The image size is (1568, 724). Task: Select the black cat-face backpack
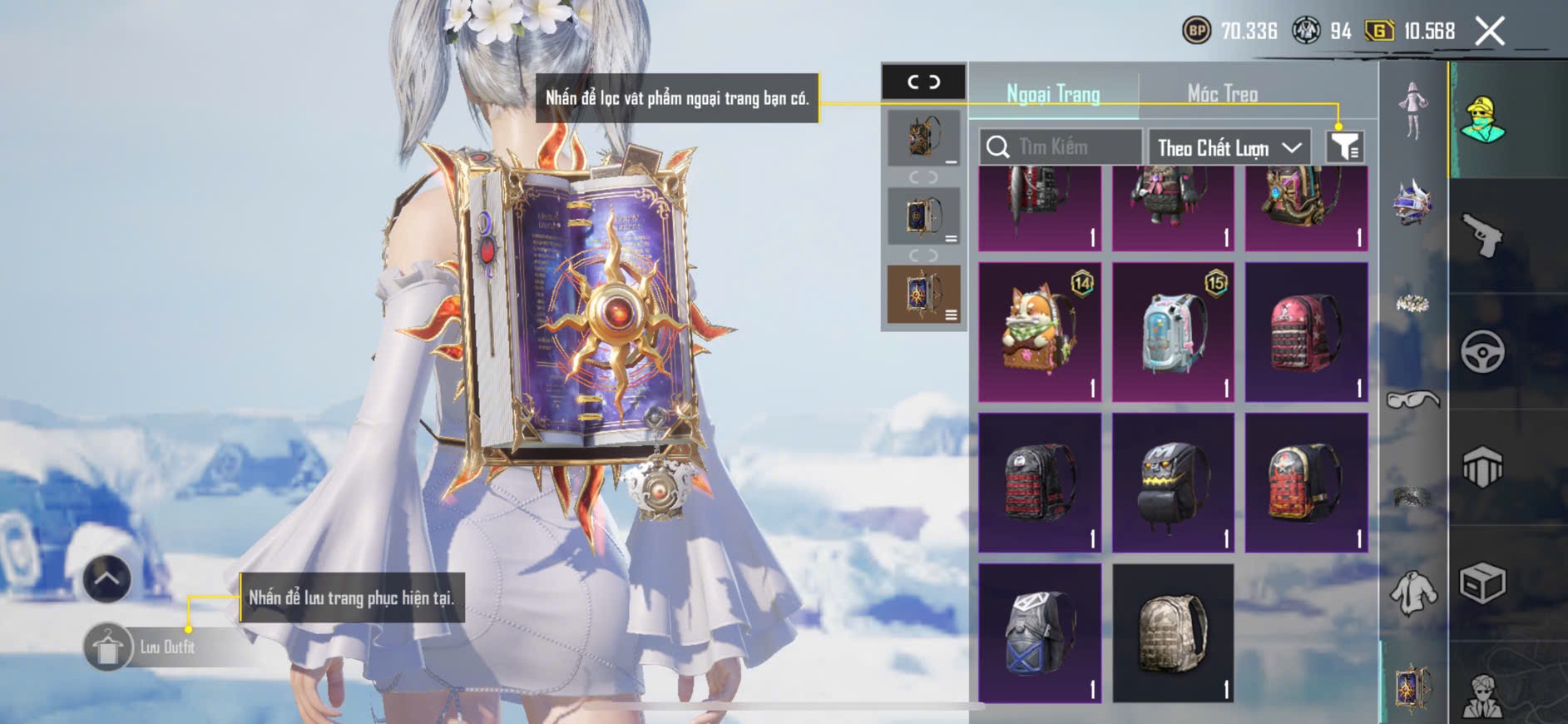(x=1173, y=483)
